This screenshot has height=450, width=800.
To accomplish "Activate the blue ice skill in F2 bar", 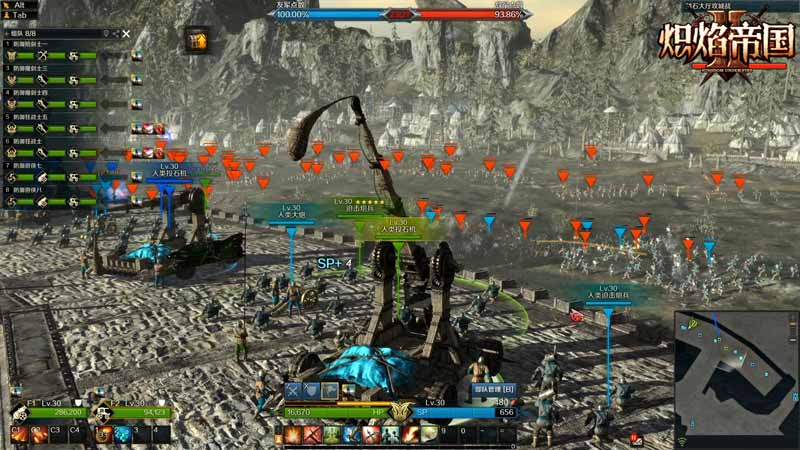I will [x=121, y=433].
